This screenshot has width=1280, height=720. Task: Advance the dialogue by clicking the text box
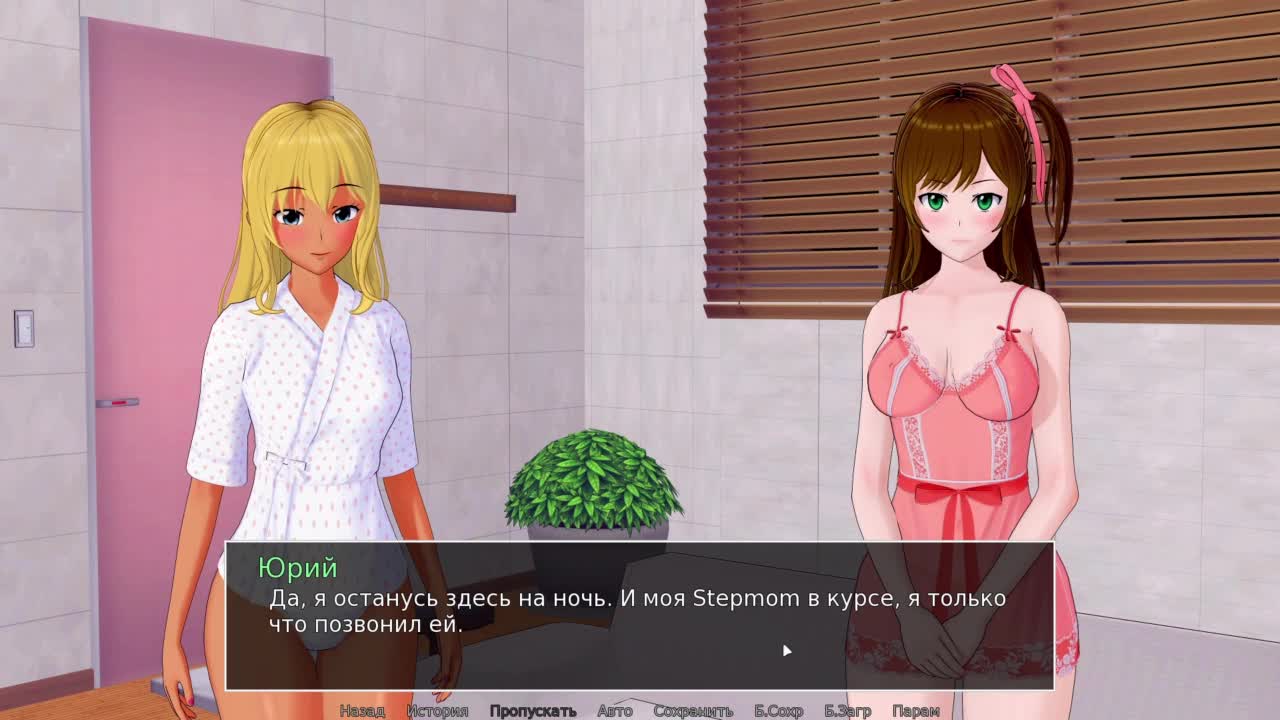(640, 615)
